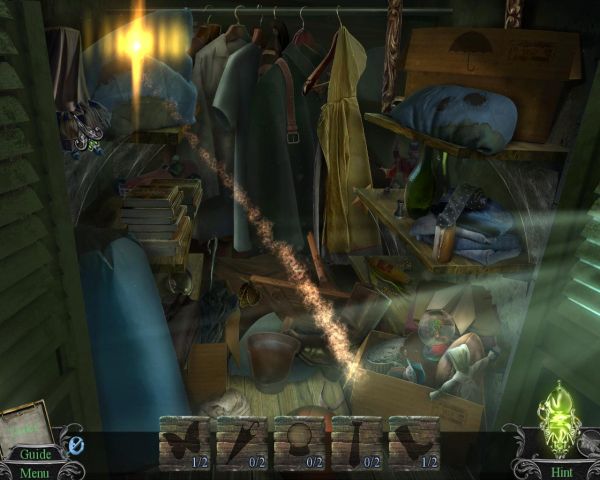Viewport: 600px width, 480px height.
Task: Open the game Menu
Action: tap(33, 472)
